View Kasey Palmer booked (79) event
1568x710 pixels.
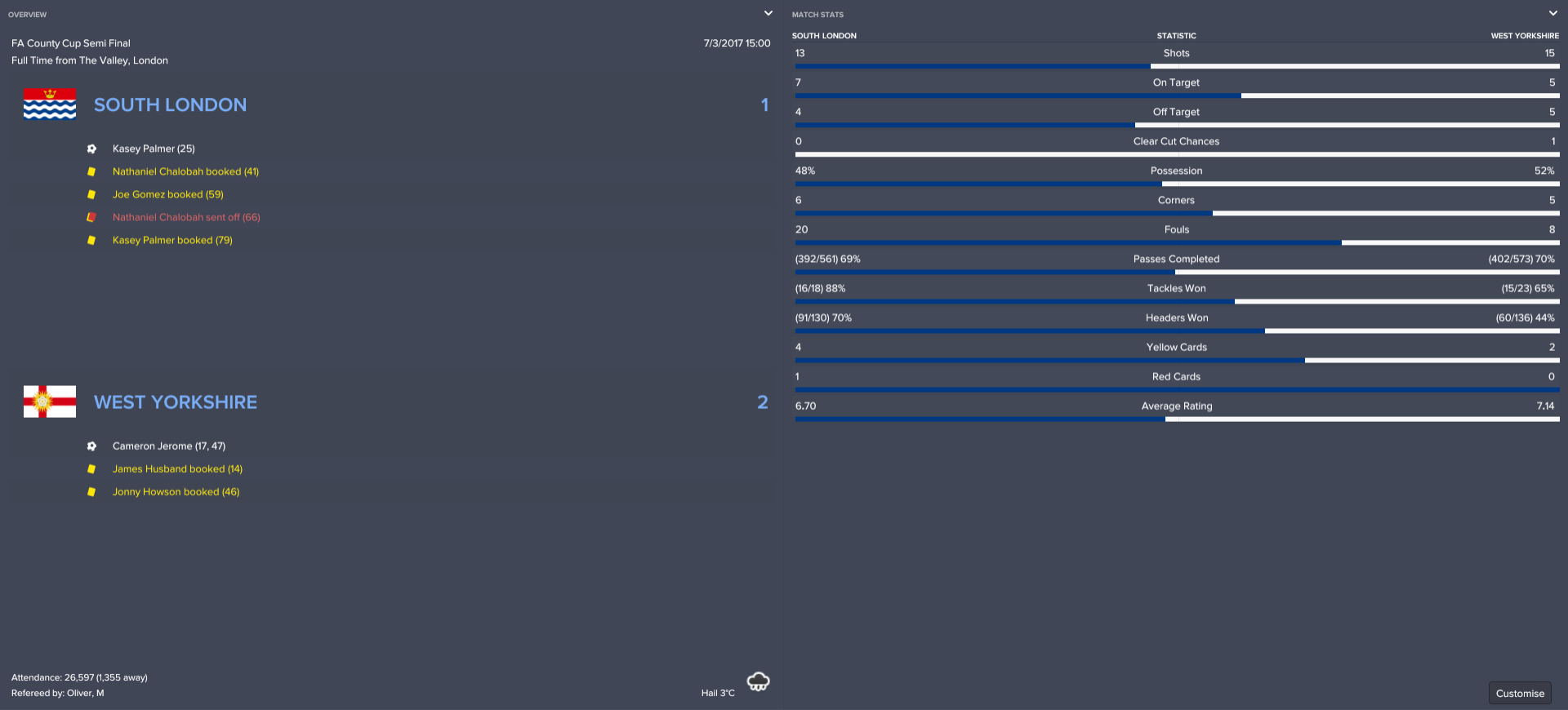click(172, 240)
